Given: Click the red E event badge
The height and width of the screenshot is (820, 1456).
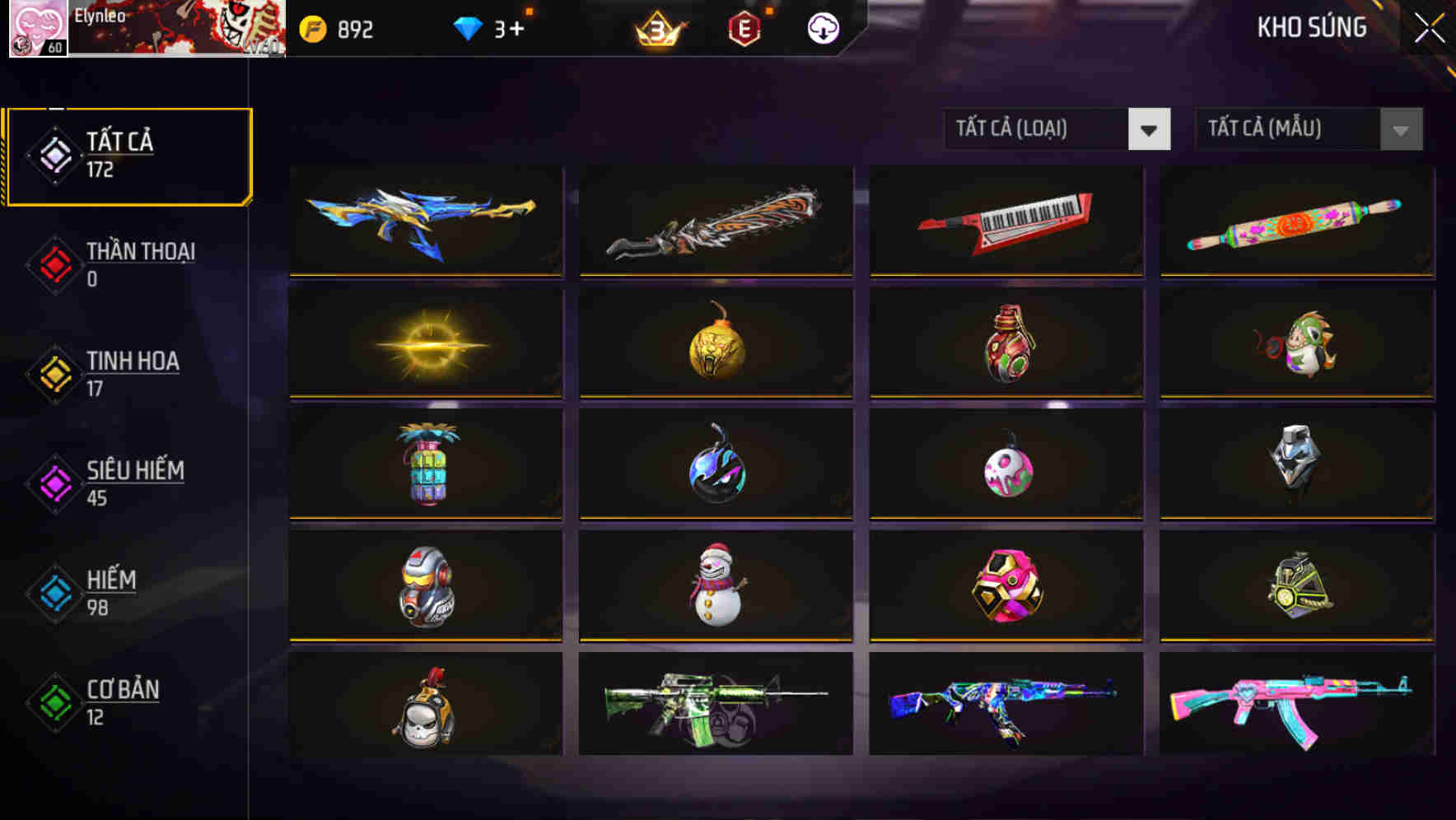Looking at the screenshot, I should tap(744, 27).
